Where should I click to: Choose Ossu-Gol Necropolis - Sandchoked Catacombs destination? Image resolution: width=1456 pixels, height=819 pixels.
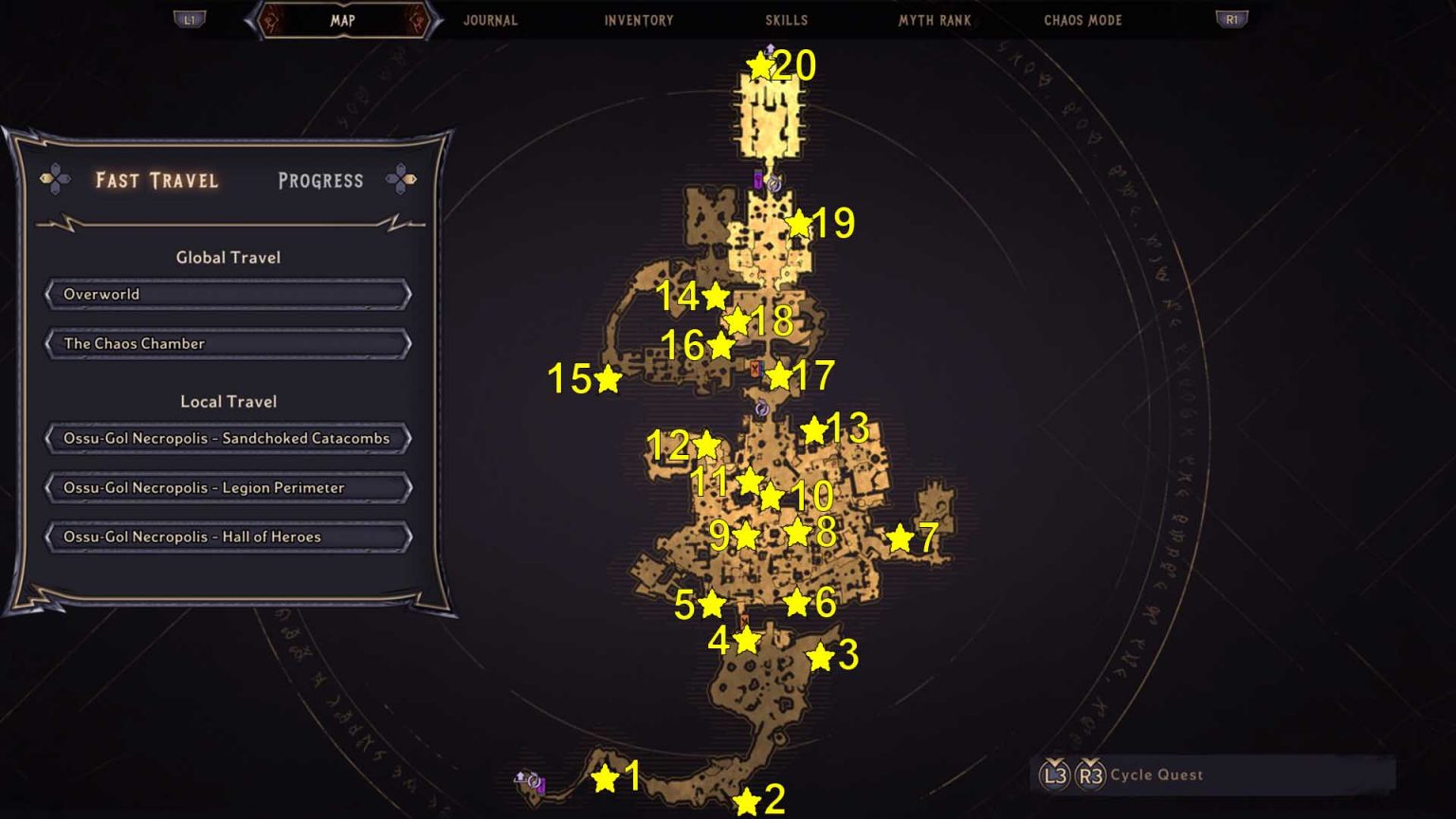click(228, 439)
